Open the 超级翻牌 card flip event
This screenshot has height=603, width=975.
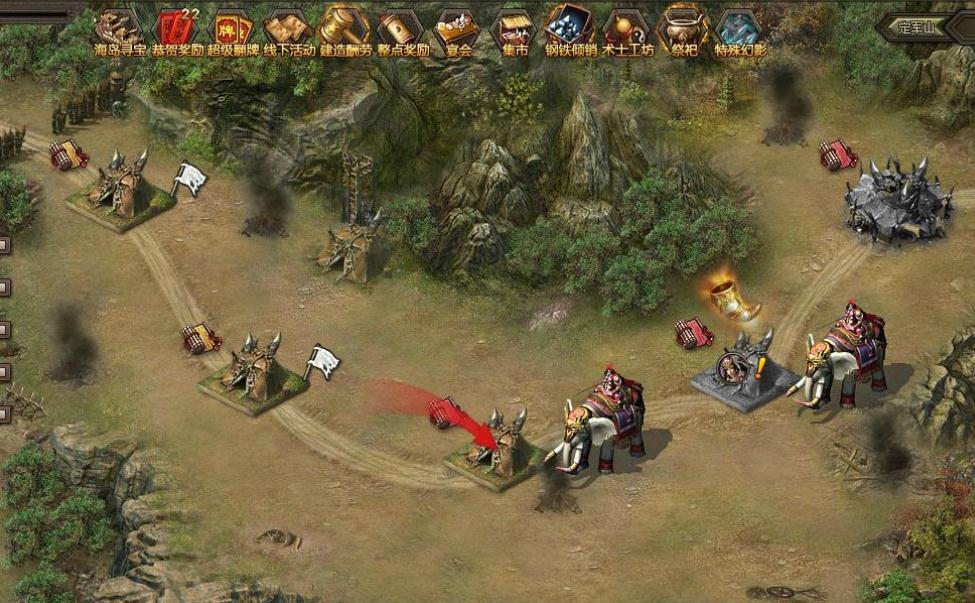[233, 30]
